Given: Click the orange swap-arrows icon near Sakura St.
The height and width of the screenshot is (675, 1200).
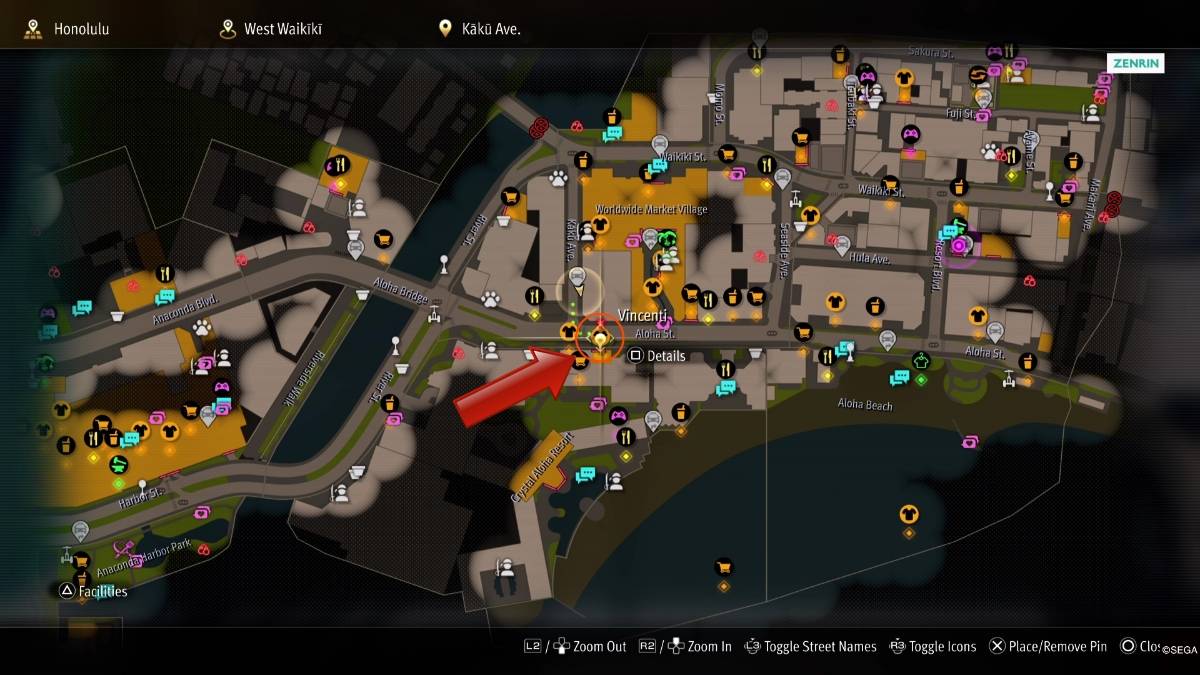Looking at the screenshot, I should point(977,74).
